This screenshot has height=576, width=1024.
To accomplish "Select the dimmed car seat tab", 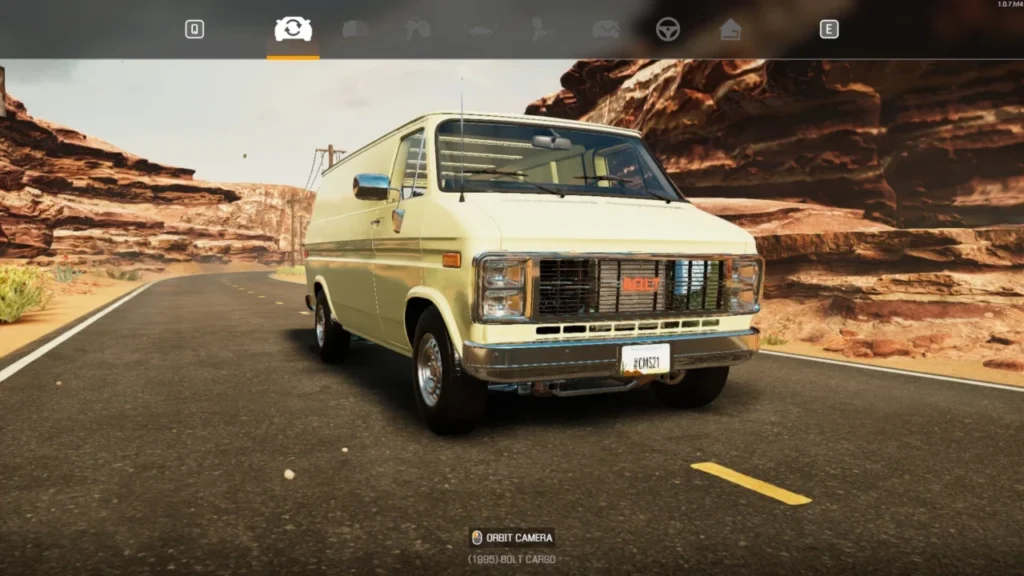I will [x=541, y=30].
